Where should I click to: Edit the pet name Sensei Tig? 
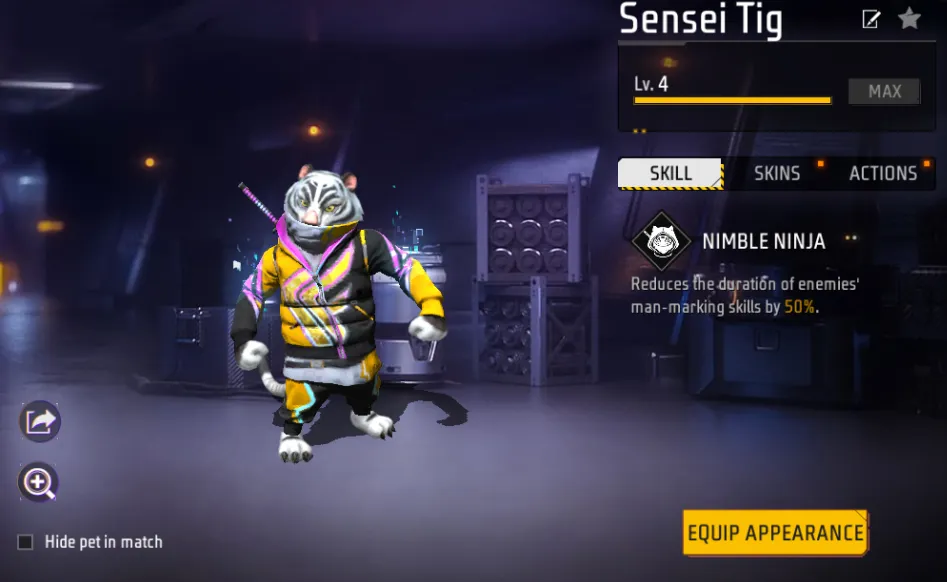[871, 19]
